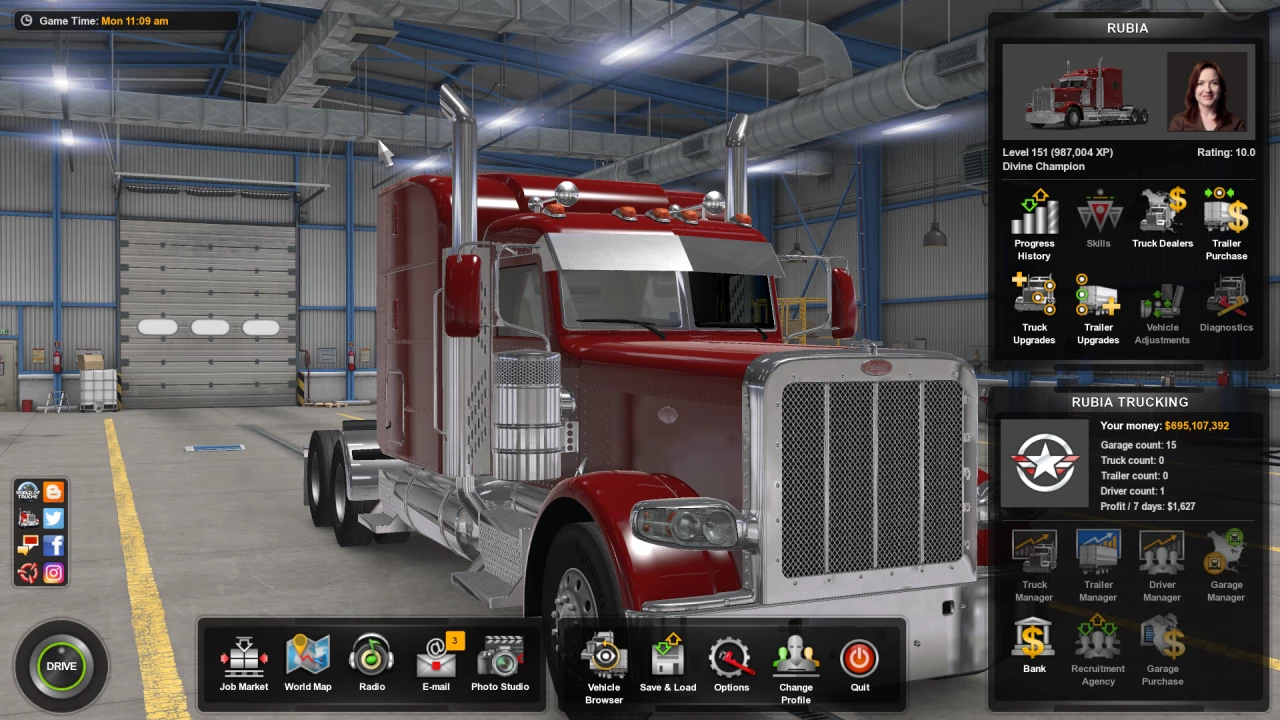Open Truck Upgrades
Image resolution: width=1280 pixels, height=720 pixels.
[1034, 309]
